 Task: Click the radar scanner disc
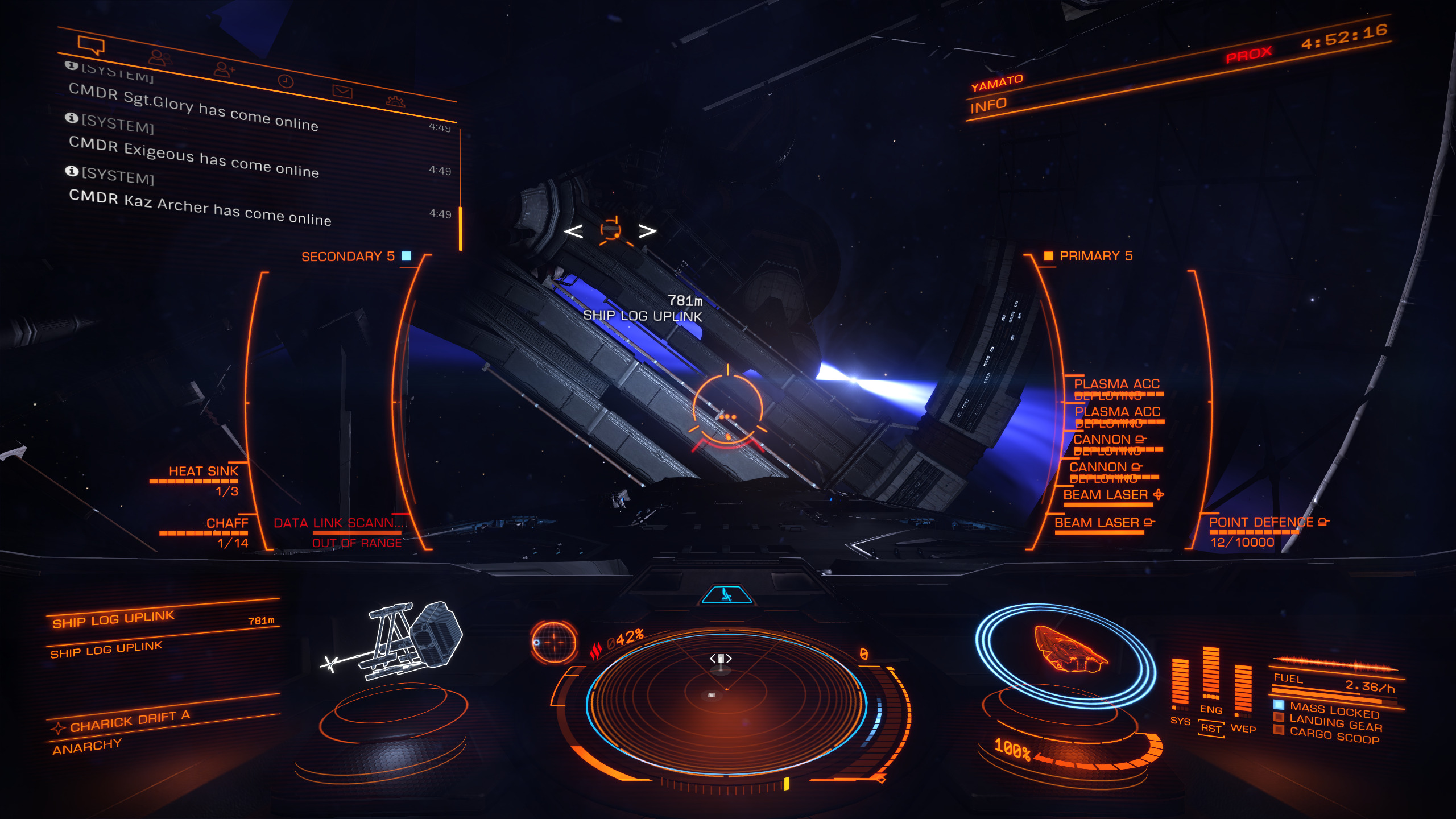pyautogui.click(x=726, y=702)
